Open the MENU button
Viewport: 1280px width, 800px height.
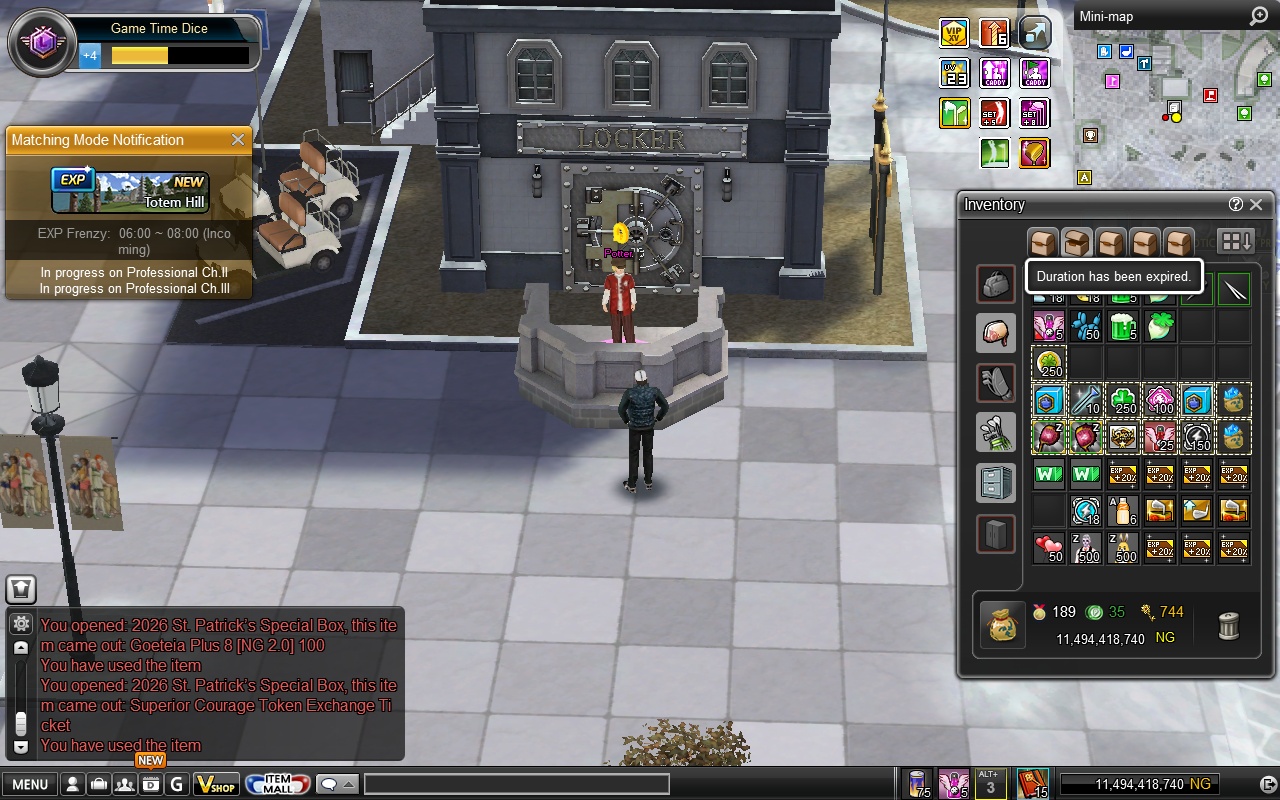tap(29, 784)
